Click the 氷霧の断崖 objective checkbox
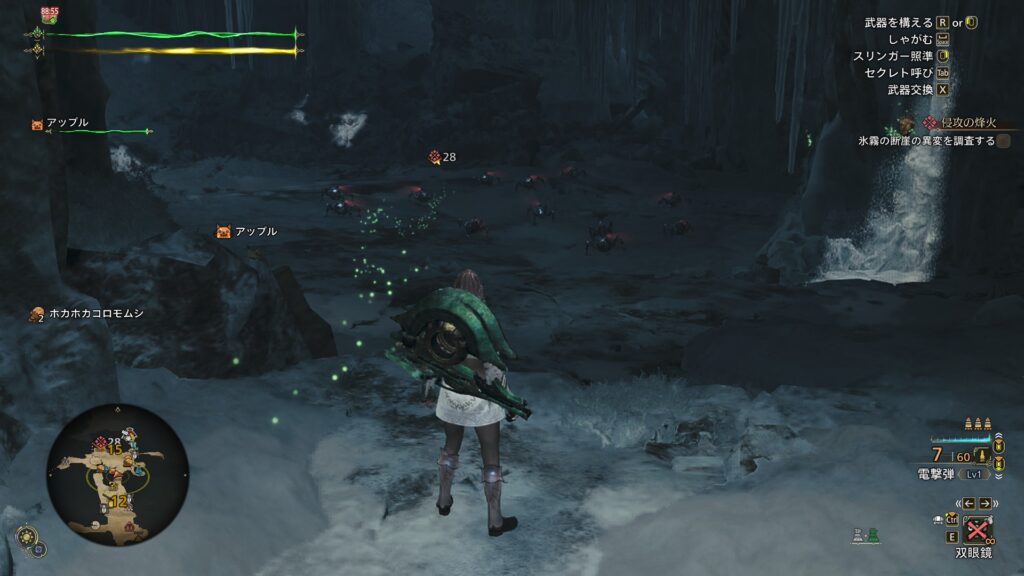 coord(1003,141)
